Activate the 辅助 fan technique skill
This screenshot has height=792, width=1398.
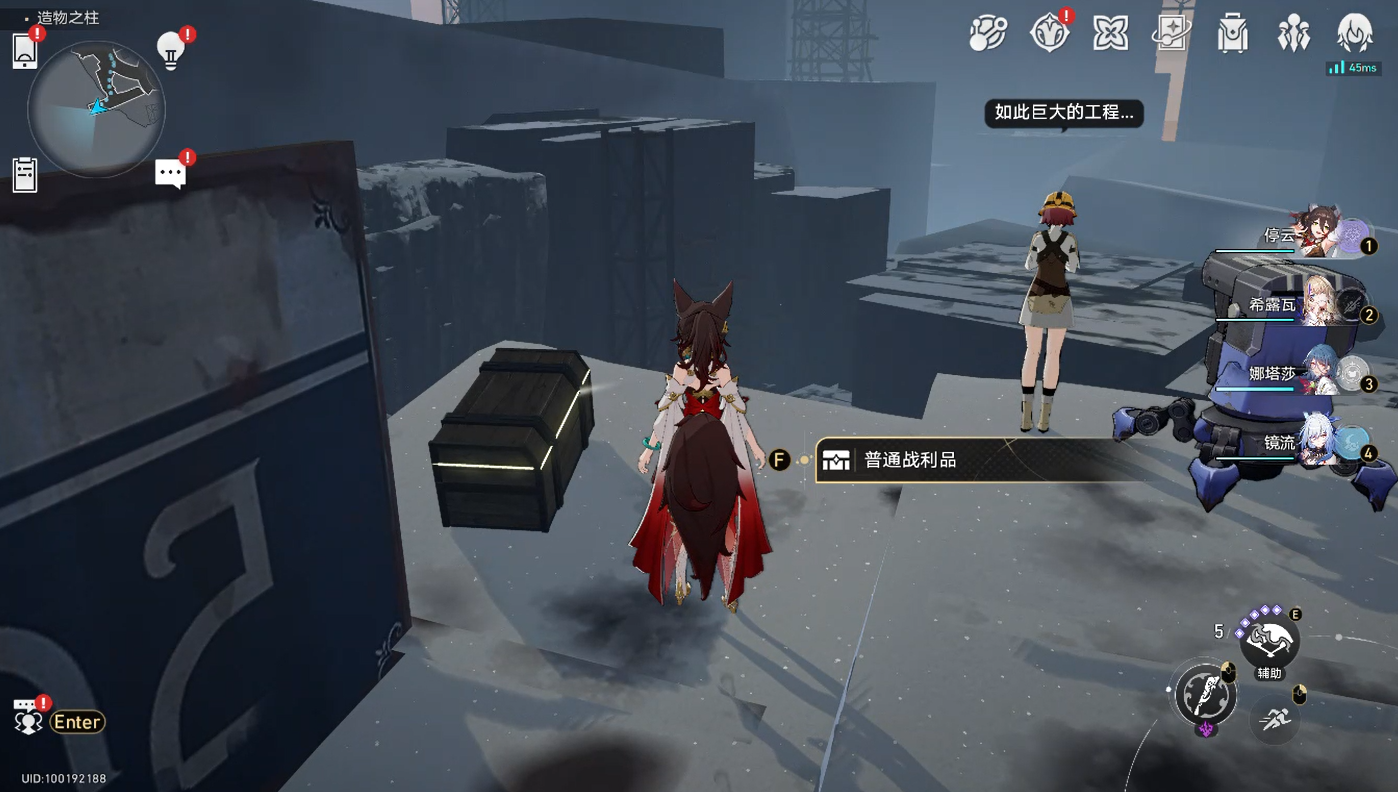[1269, 641]
